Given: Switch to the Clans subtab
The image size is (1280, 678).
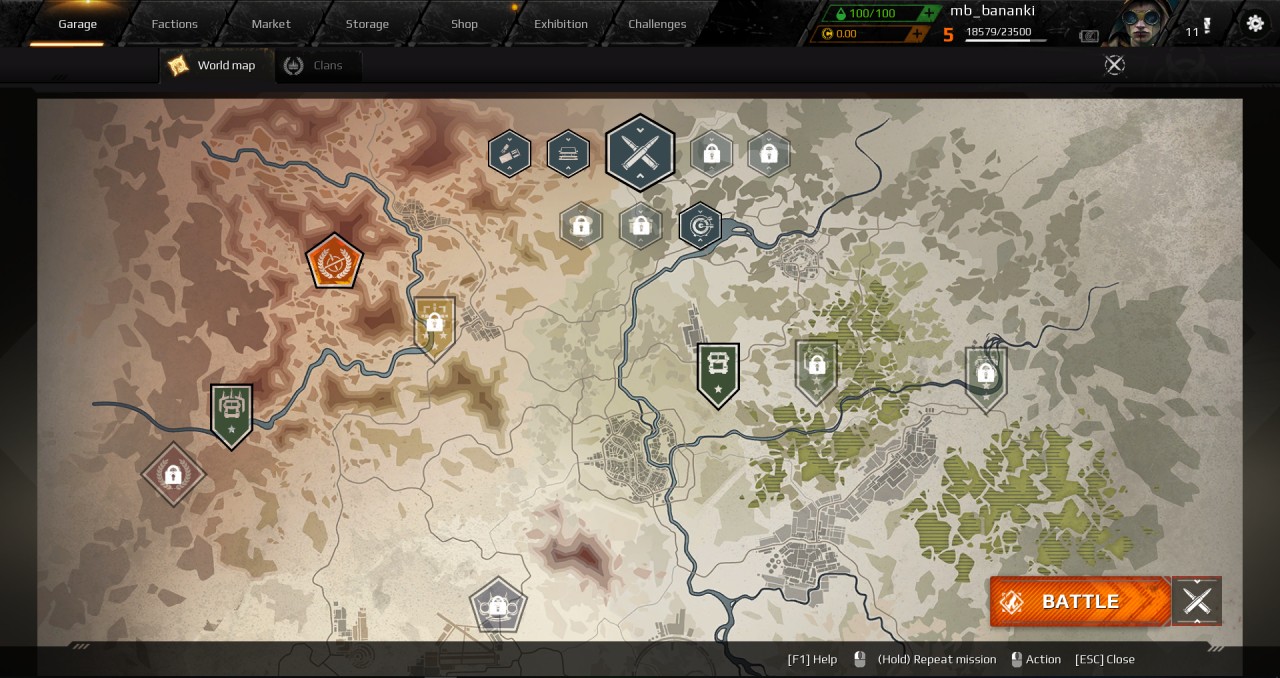Looking at the screenshot, I should click(x=316, y=65).
